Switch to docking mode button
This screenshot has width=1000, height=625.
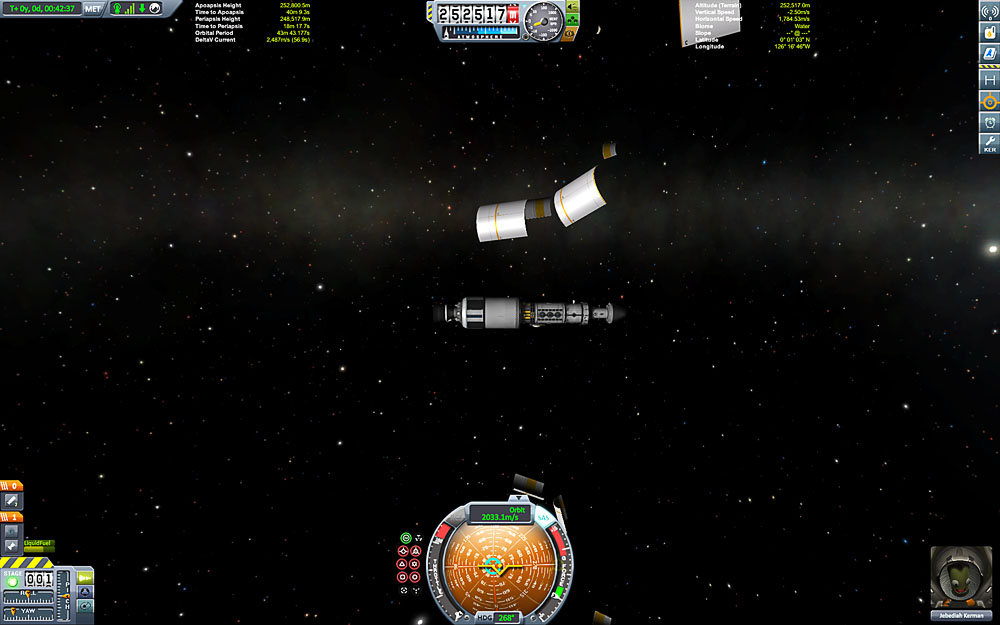coord(85,592)
